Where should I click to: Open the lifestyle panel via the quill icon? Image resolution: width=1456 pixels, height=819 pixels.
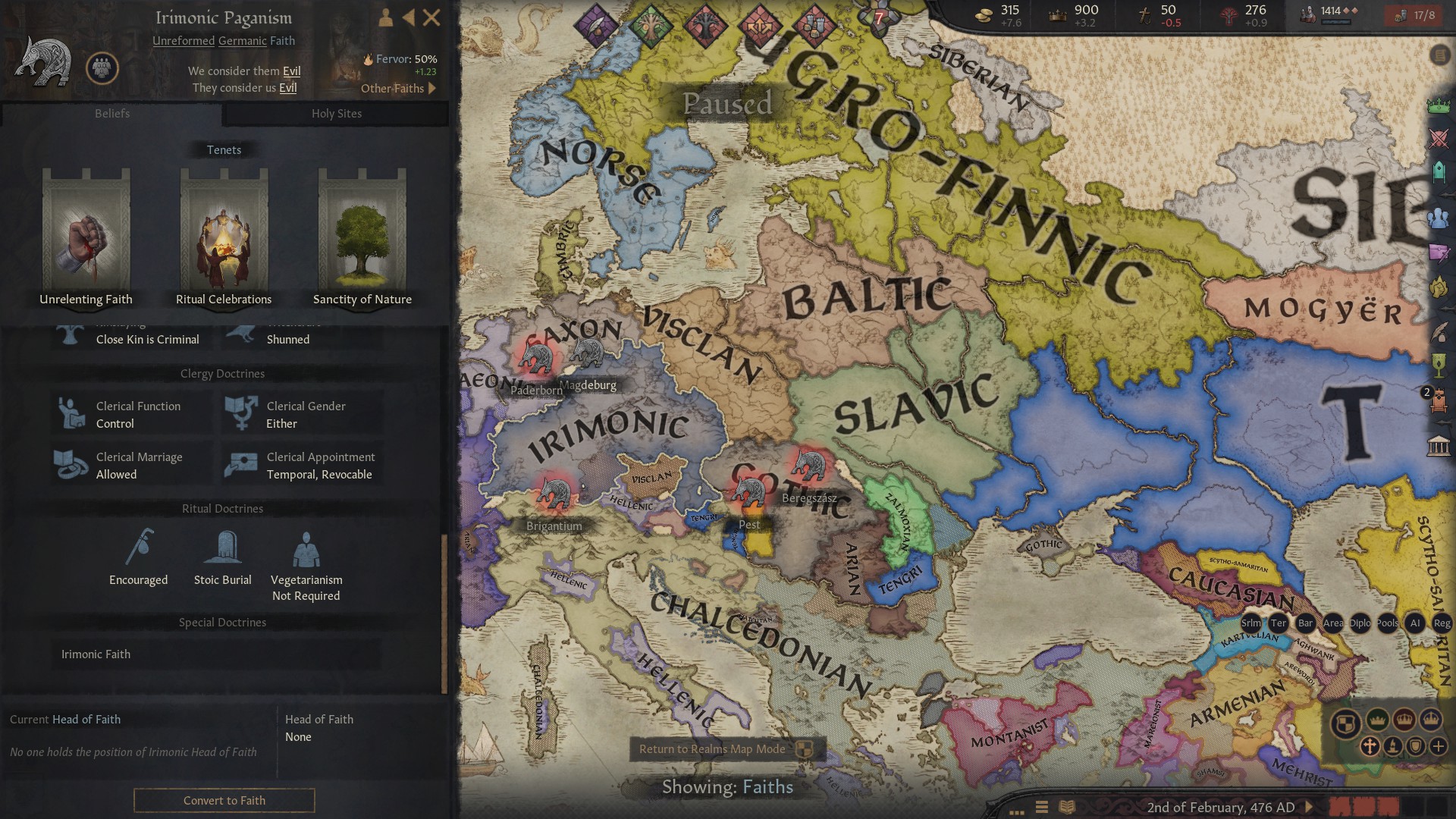tap(1439, 333)
